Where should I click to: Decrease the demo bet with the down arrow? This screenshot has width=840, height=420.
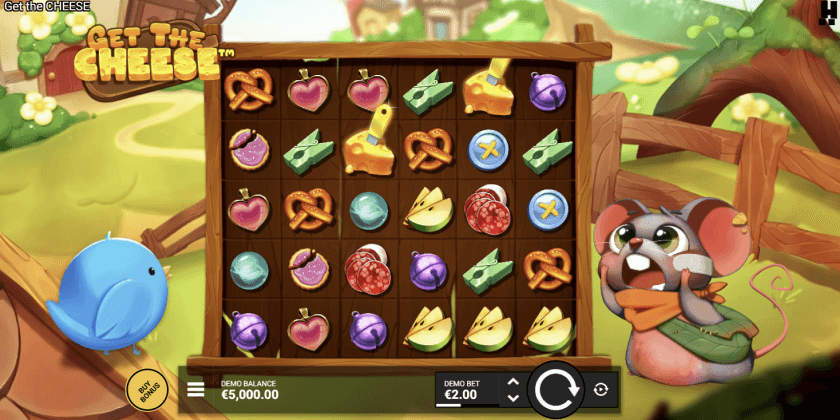[513, 398]
